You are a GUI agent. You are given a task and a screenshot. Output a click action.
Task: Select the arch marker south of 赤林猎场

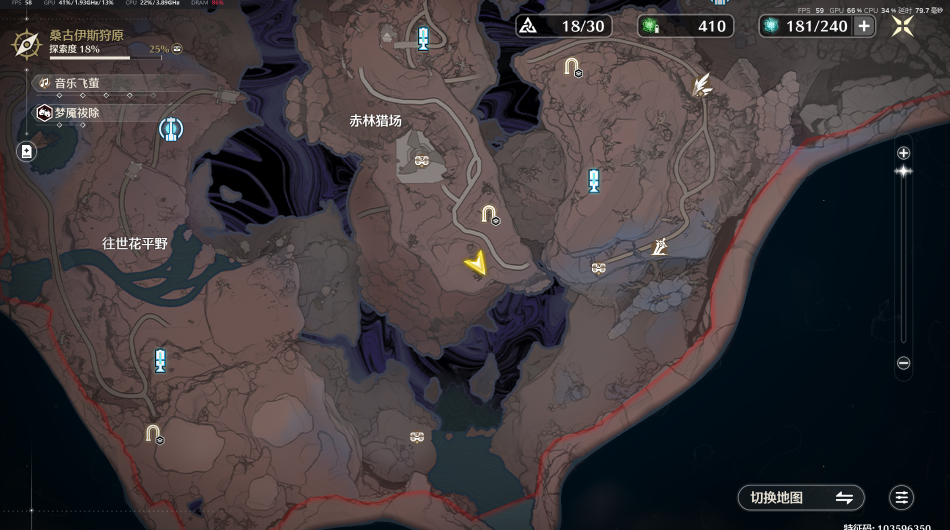(x=488, y=213)
